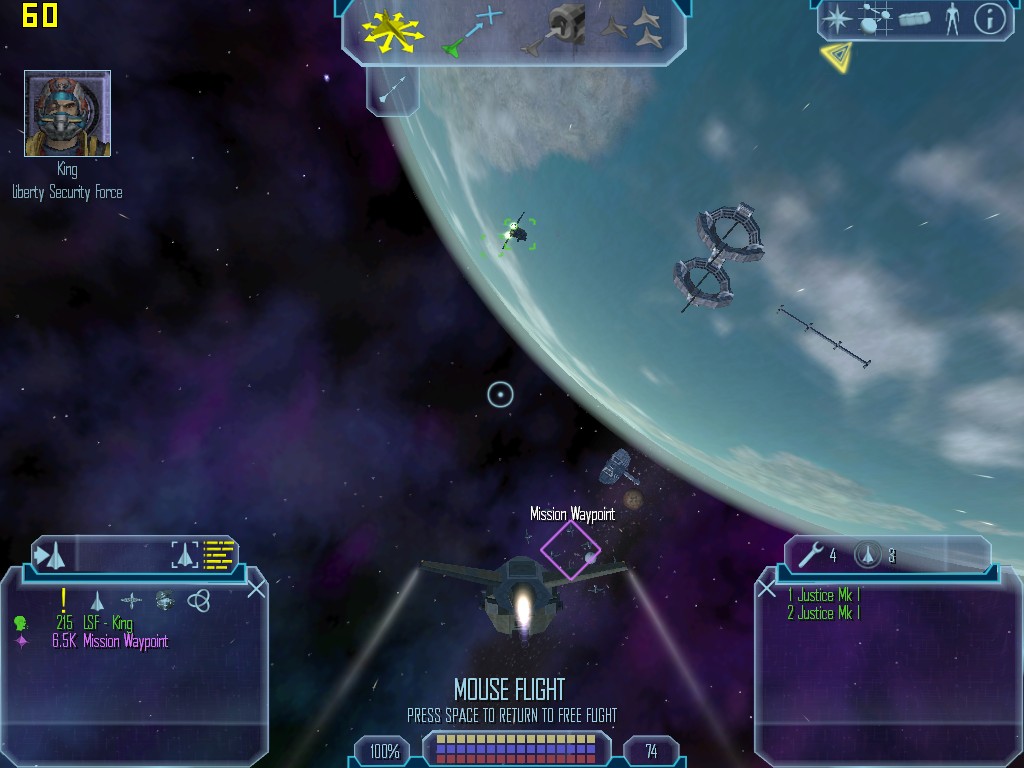
Task: Use the wrench repair kit icon
Action: (811, 555)
